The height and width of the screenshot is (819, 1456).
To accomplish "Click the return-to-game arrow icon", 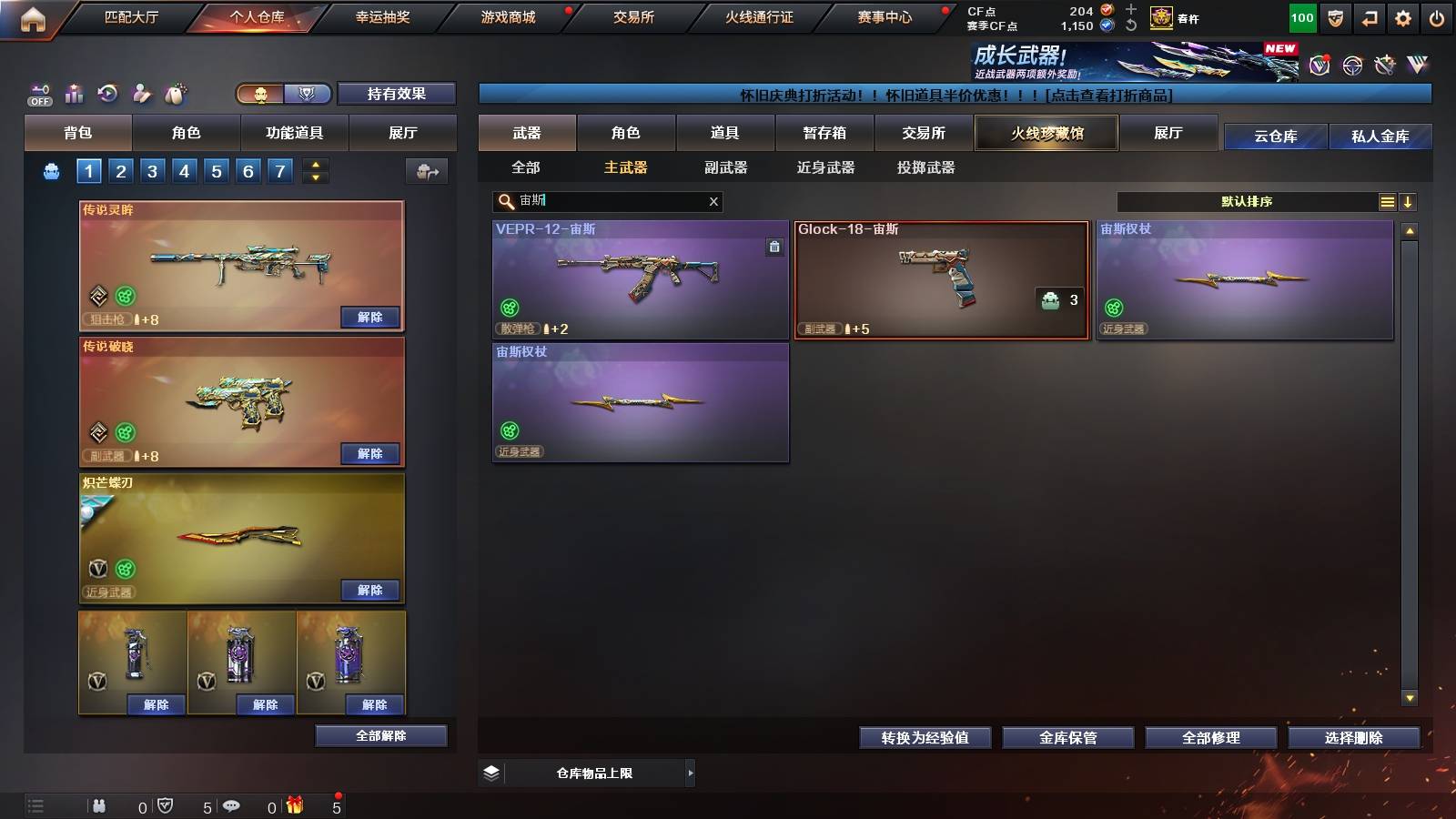I will tap(1370, 16).
